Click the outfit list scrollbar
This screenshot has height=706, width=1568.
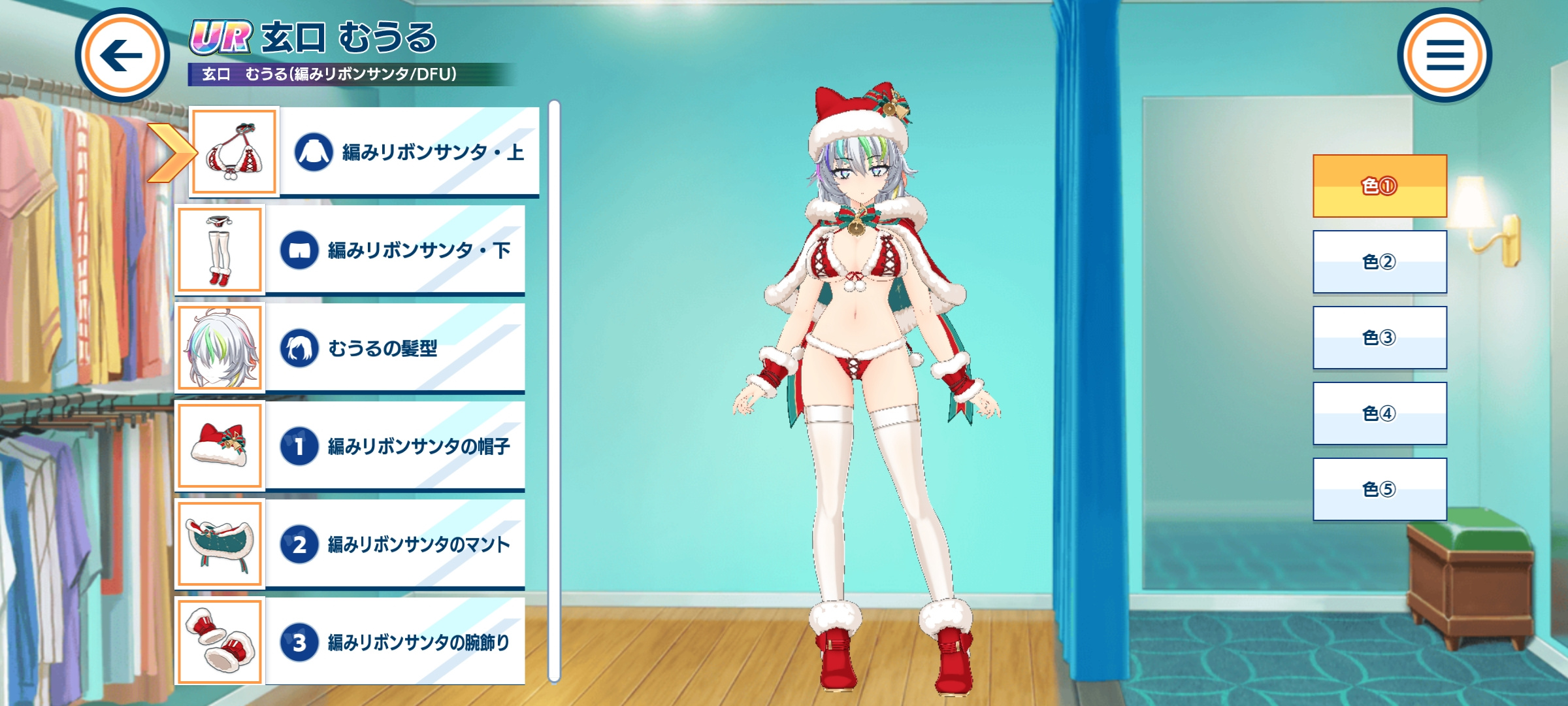[x=554, y=391]
